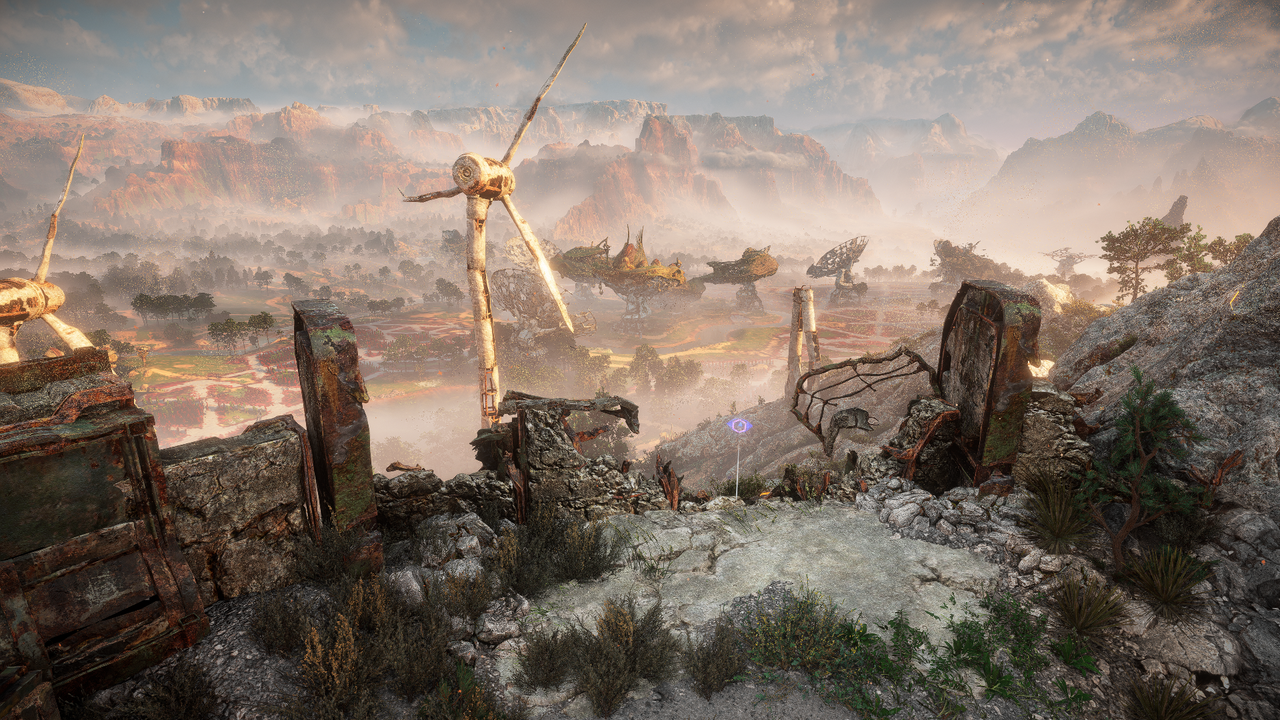Select the purple hexagon waypoint marker
Image resolution: width=1280 pixels, height=720 pixels.
(x=739, y=426)
